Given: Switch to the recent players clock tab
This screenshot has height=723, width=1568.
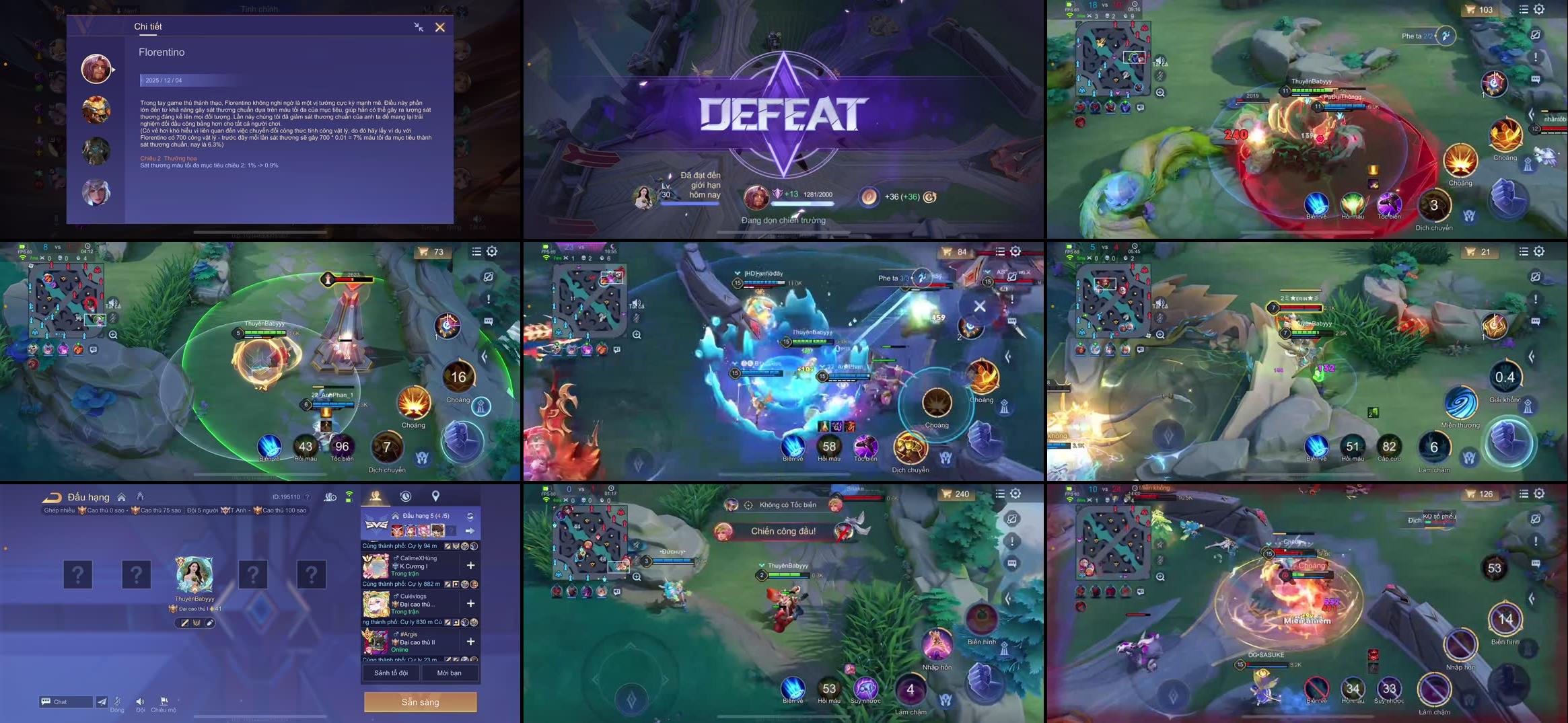Looking at the screenshot, I should [x=406, y=496].
